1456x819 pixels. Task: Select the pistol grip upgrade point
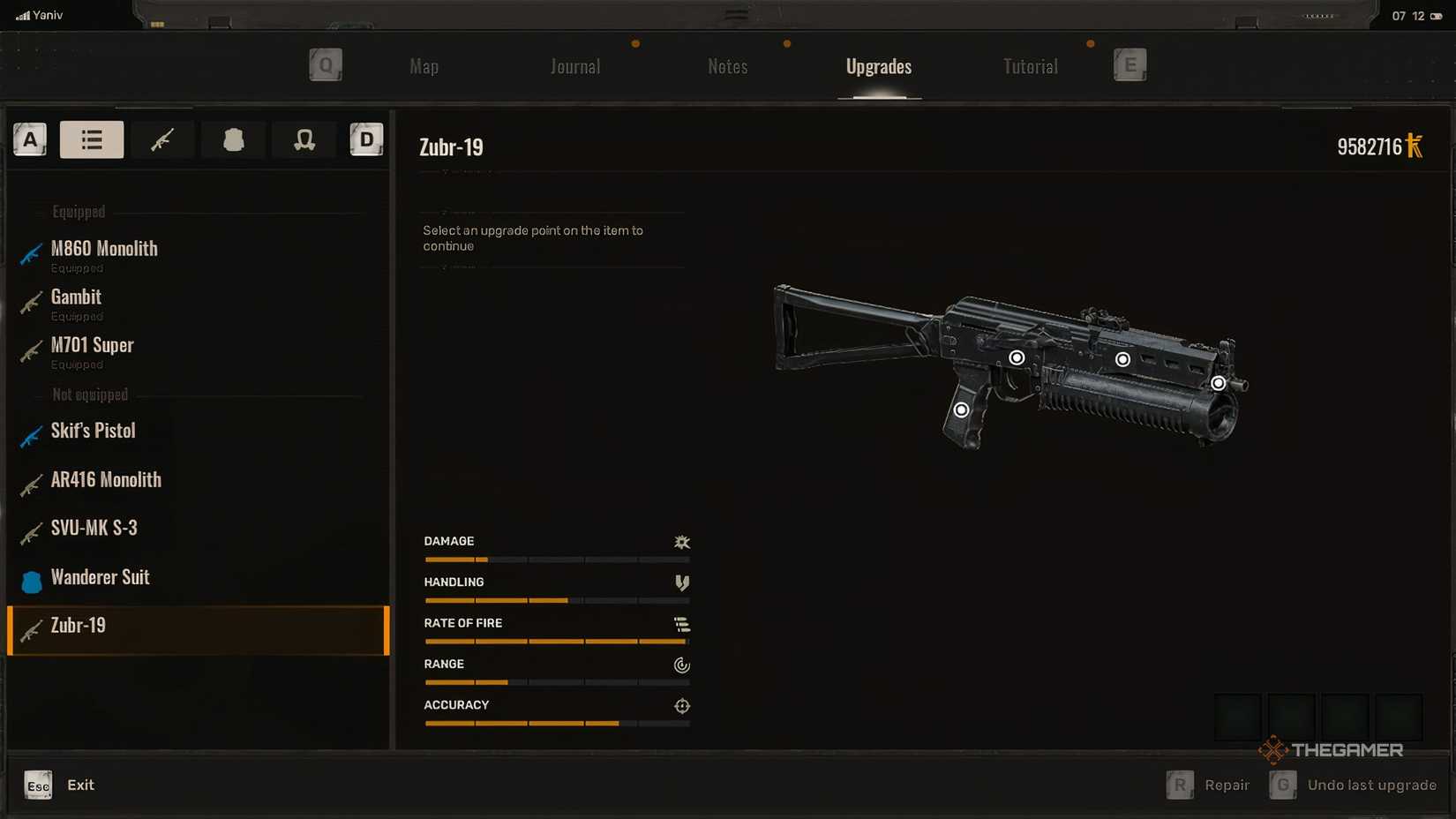pyautogui.click(x=961, y=410)
